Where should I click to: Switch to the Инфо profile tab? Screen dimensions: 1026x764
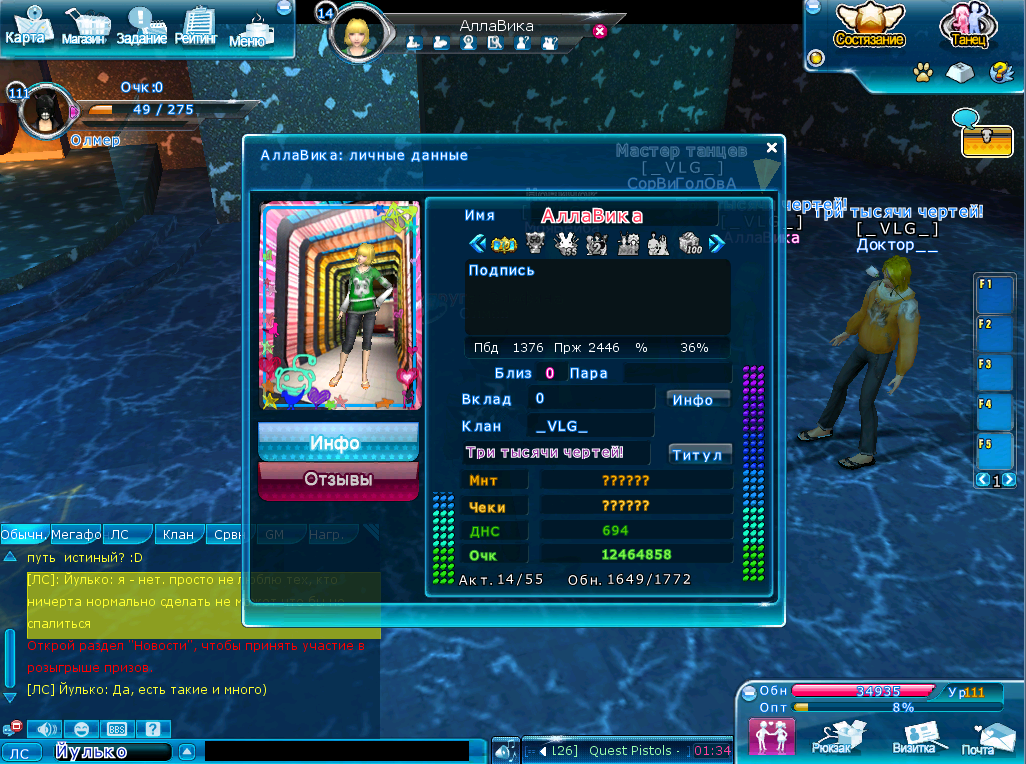click(x=338, y=442)
